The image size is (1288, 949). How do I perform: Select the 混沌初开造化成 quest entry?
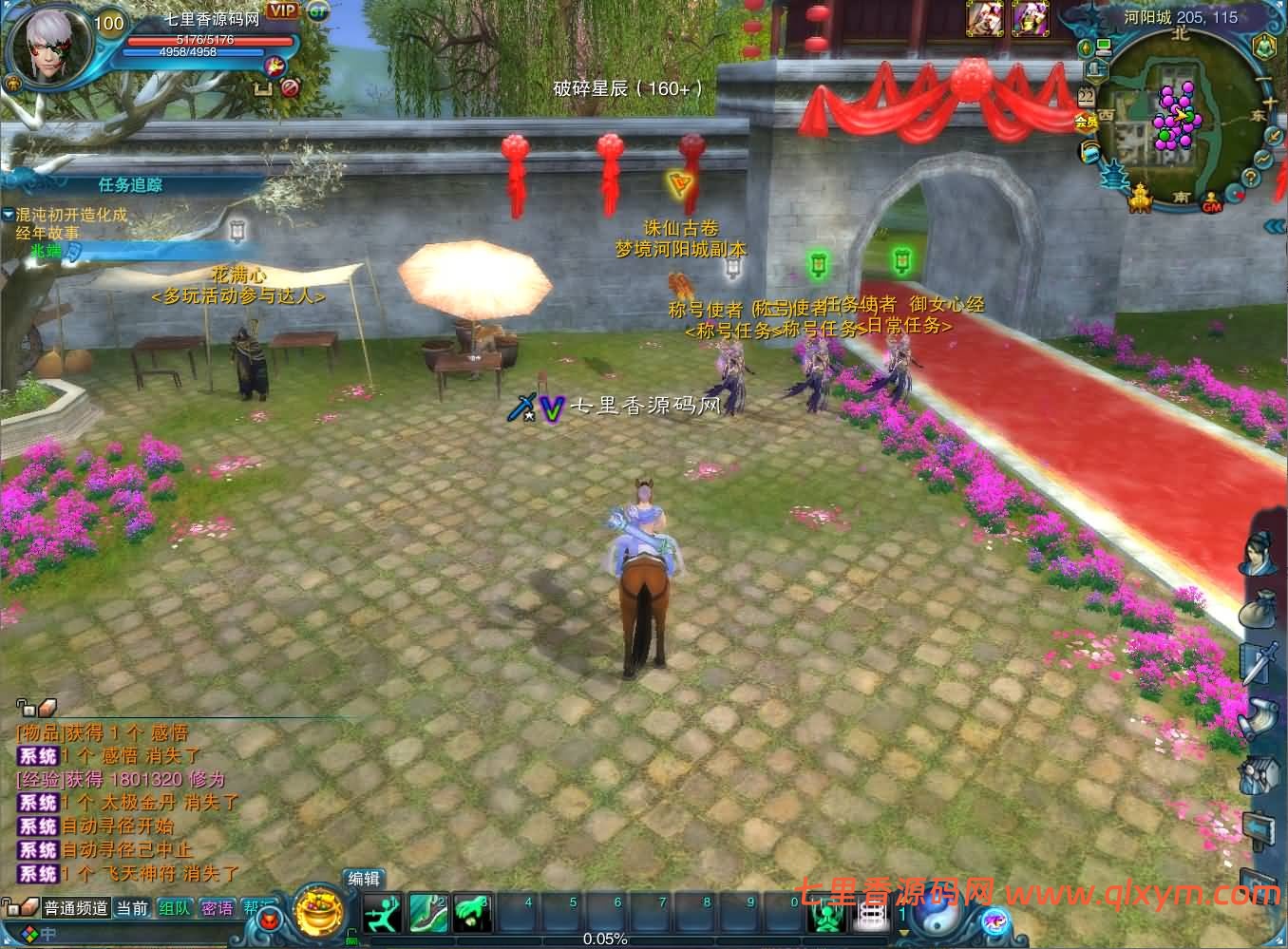[71, 215]
